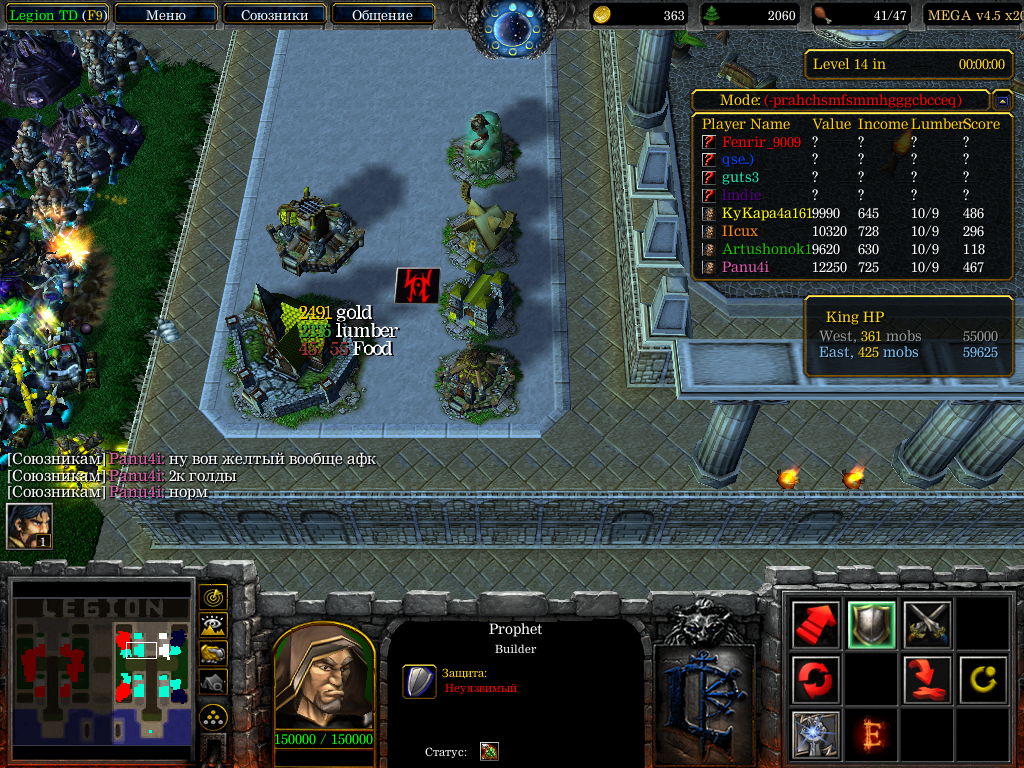Choose the crossed swords command icon
The width and height of the screenshot is (1024, 768).
click(x=927, y=625)
